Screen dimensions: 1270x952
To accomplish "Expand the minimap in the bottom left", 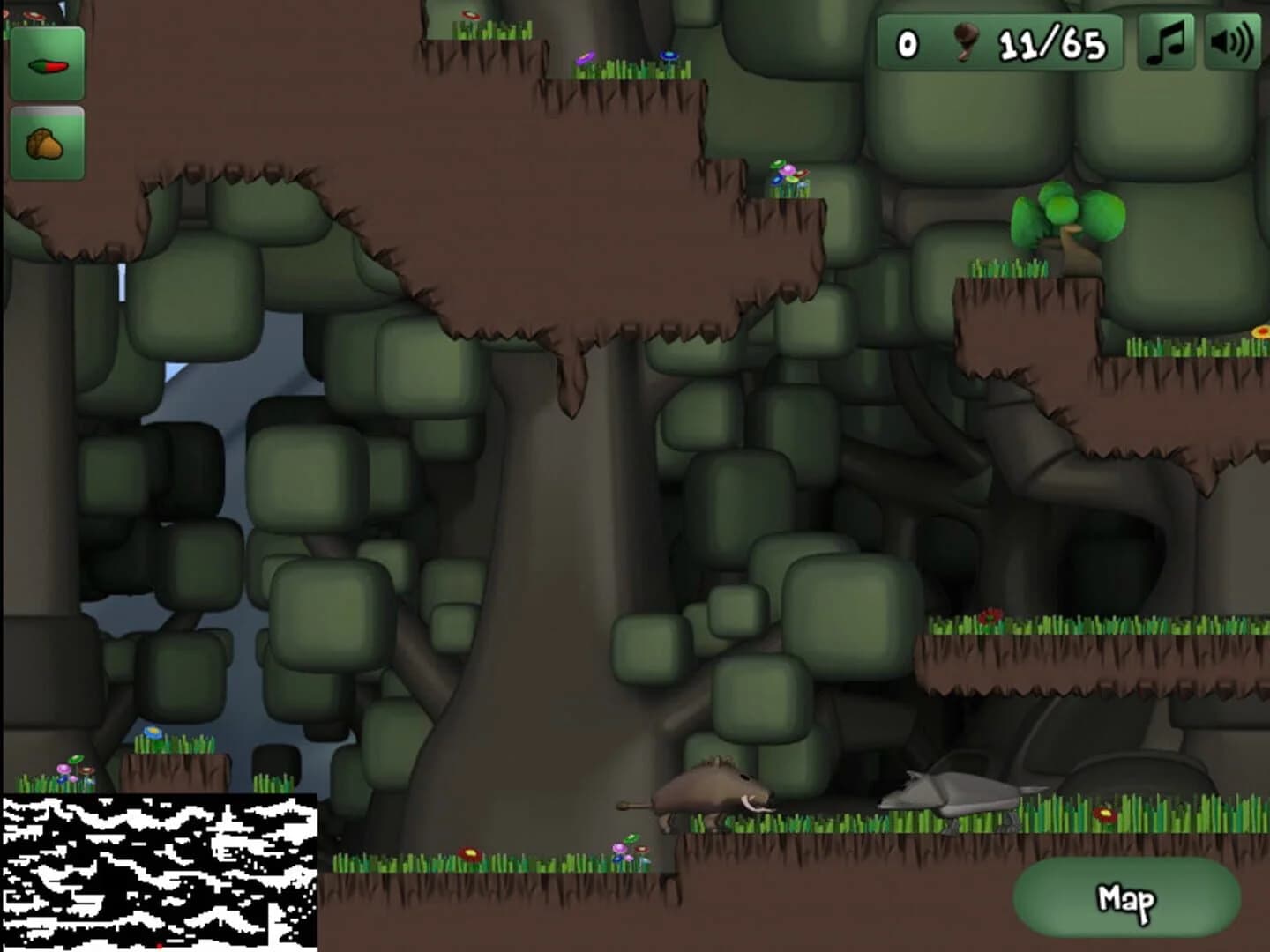I will (x=159, y=873).
